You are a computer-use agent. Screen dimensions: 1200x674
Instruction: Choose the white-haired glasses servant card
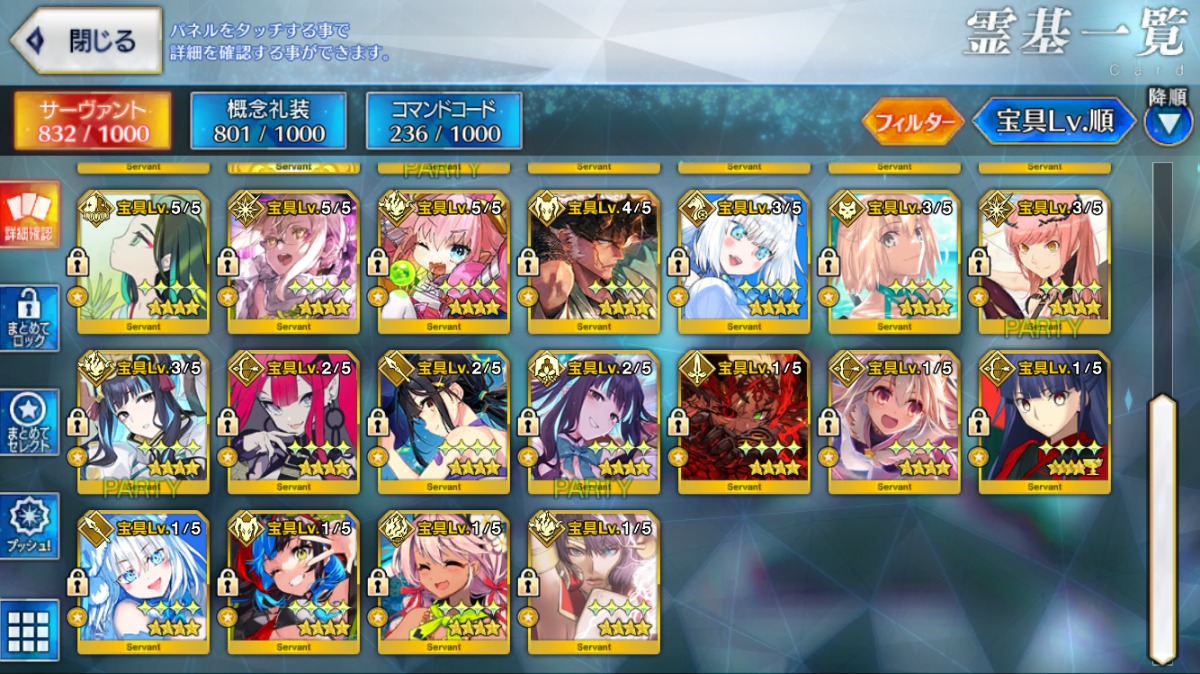coord(143,582)
